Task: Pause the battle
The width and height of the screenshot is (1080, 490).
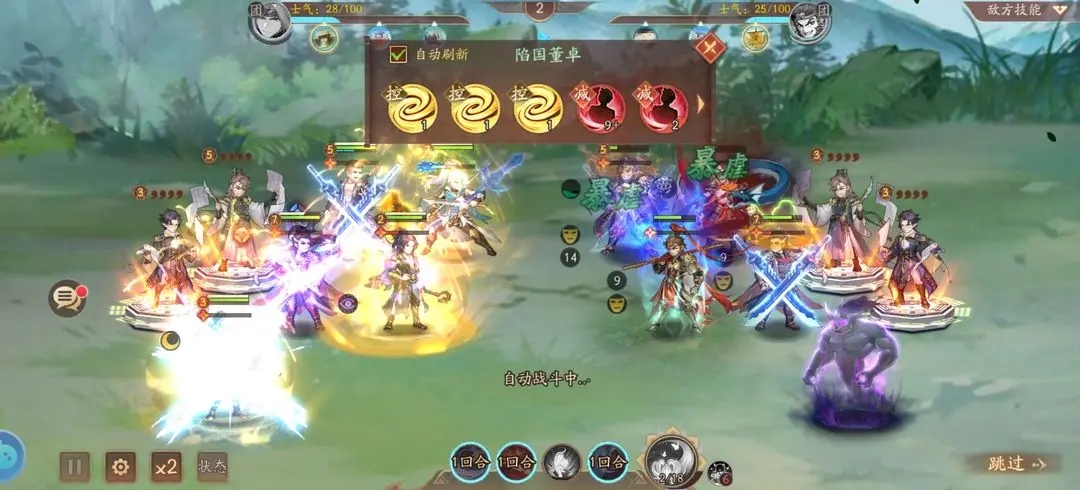Action: (x=75, y=466)
